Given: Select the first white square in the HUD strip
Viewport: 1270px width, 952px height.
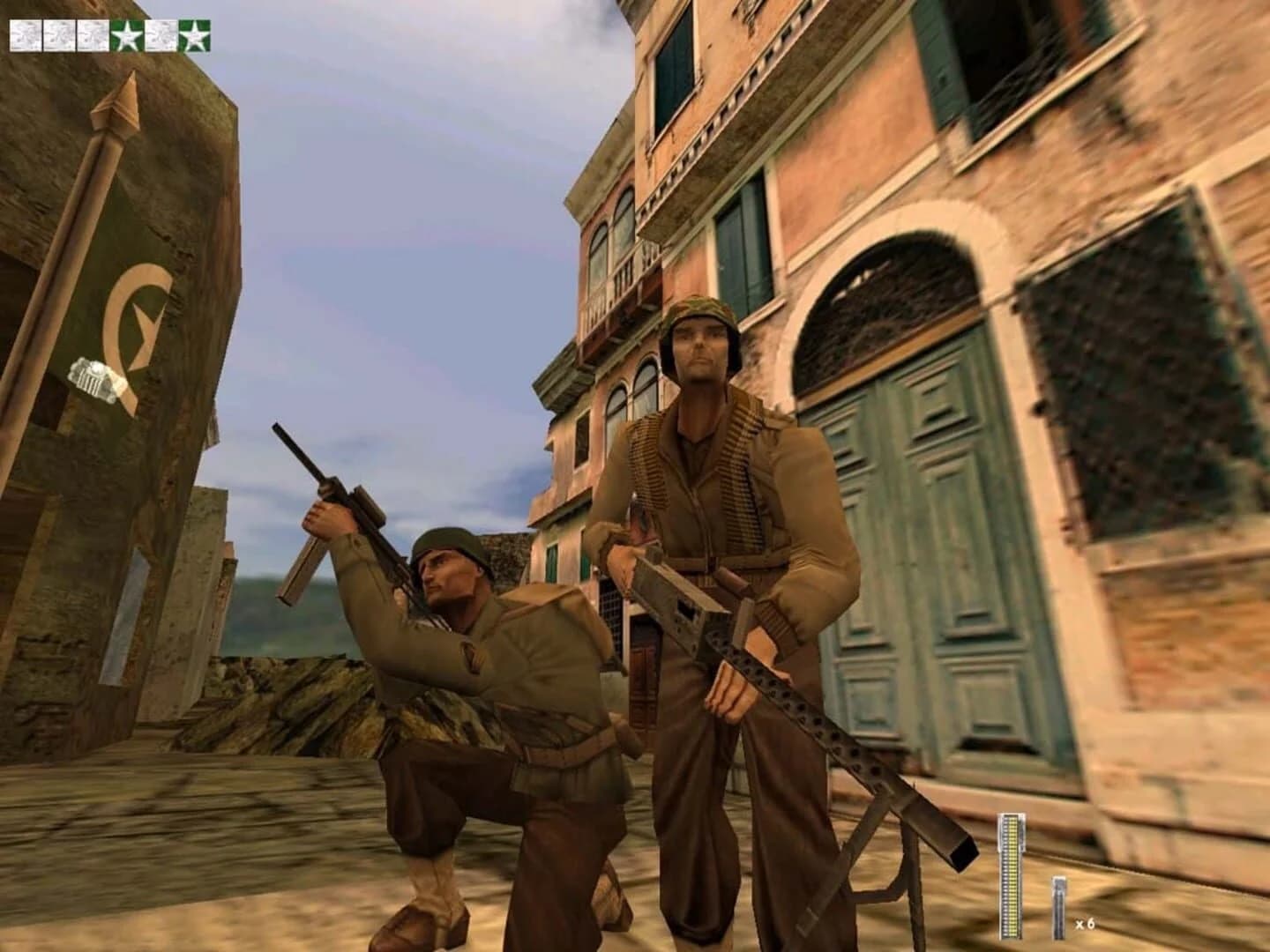Looking at the screenshot, I should [x=24, y=34].
